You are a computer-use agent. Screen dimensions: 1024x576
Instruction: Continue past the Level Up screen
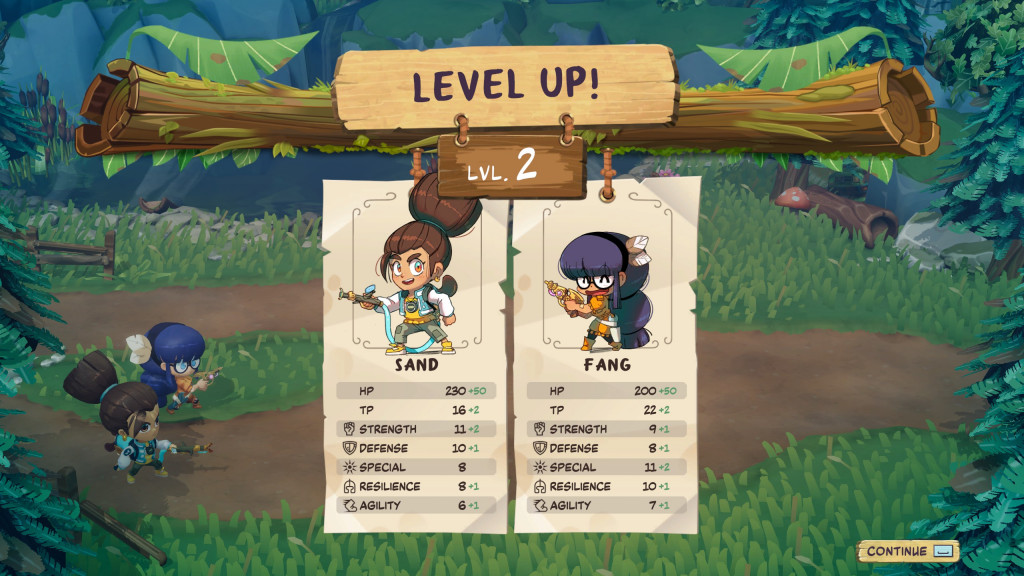pyautogui.click(x=907, y=551)
